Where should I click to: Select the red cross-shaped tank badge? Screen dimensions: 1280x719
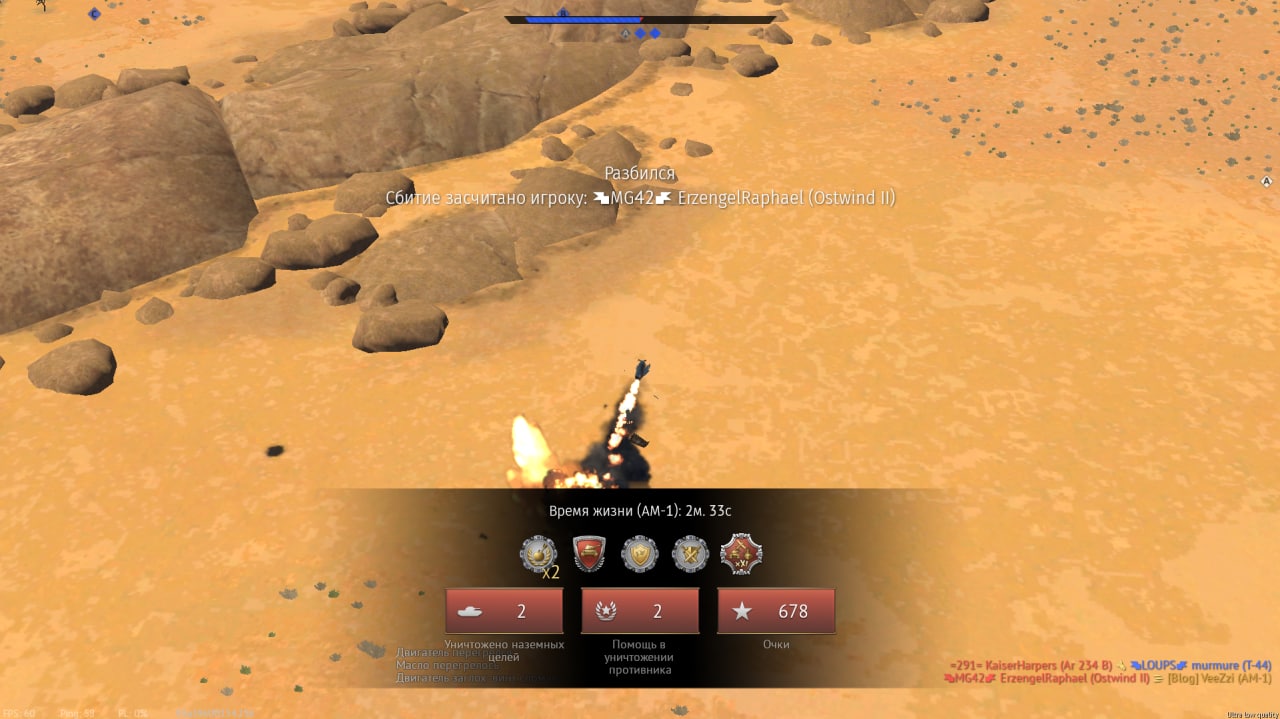tap(741, 554)
